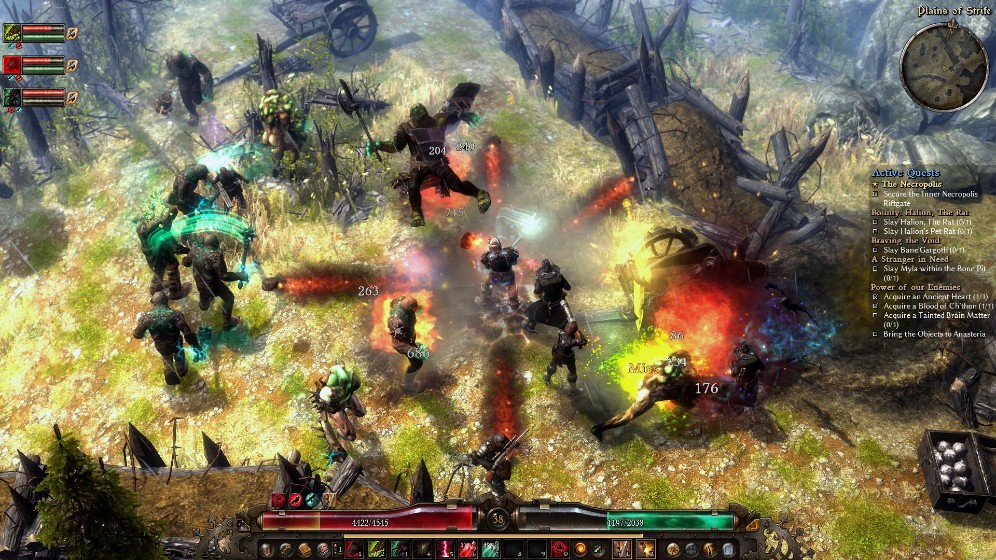Viewport: 996px width, 560px height.
Task: Click the second pet's red portrait
Action: 11,65
